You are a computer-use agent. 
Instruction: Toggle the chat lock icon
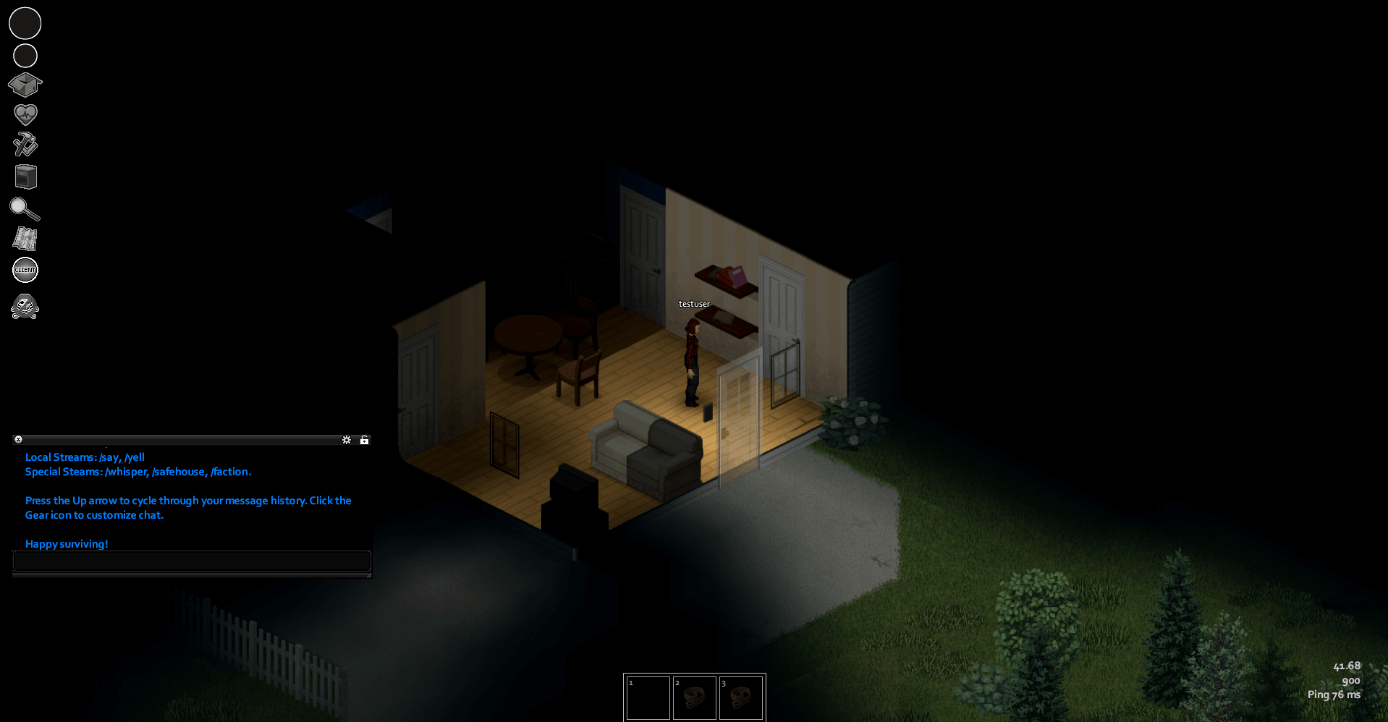[364, 439]
